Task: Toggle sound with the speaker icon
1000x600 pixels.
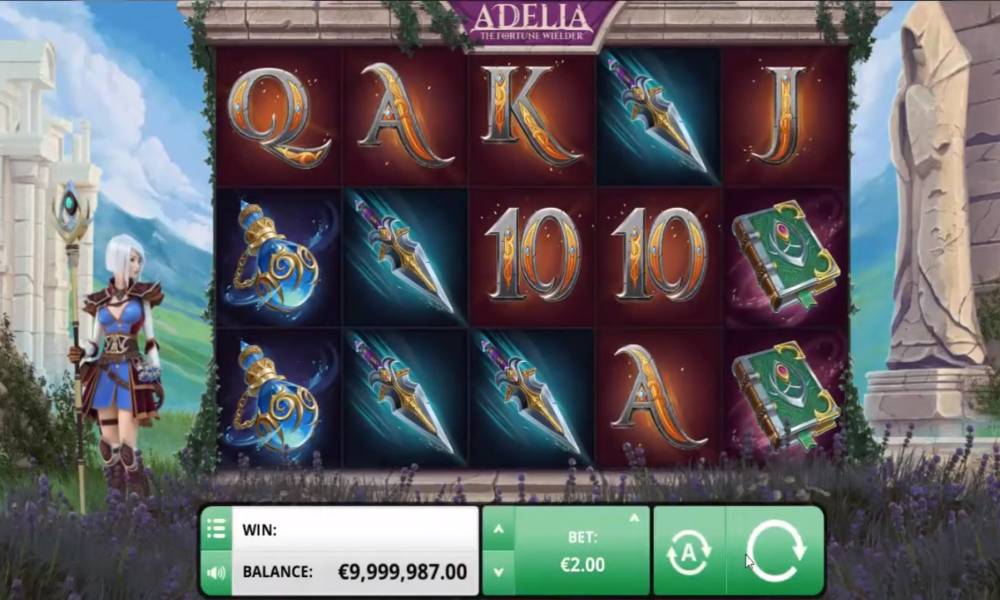Action: tap(216, 574)
